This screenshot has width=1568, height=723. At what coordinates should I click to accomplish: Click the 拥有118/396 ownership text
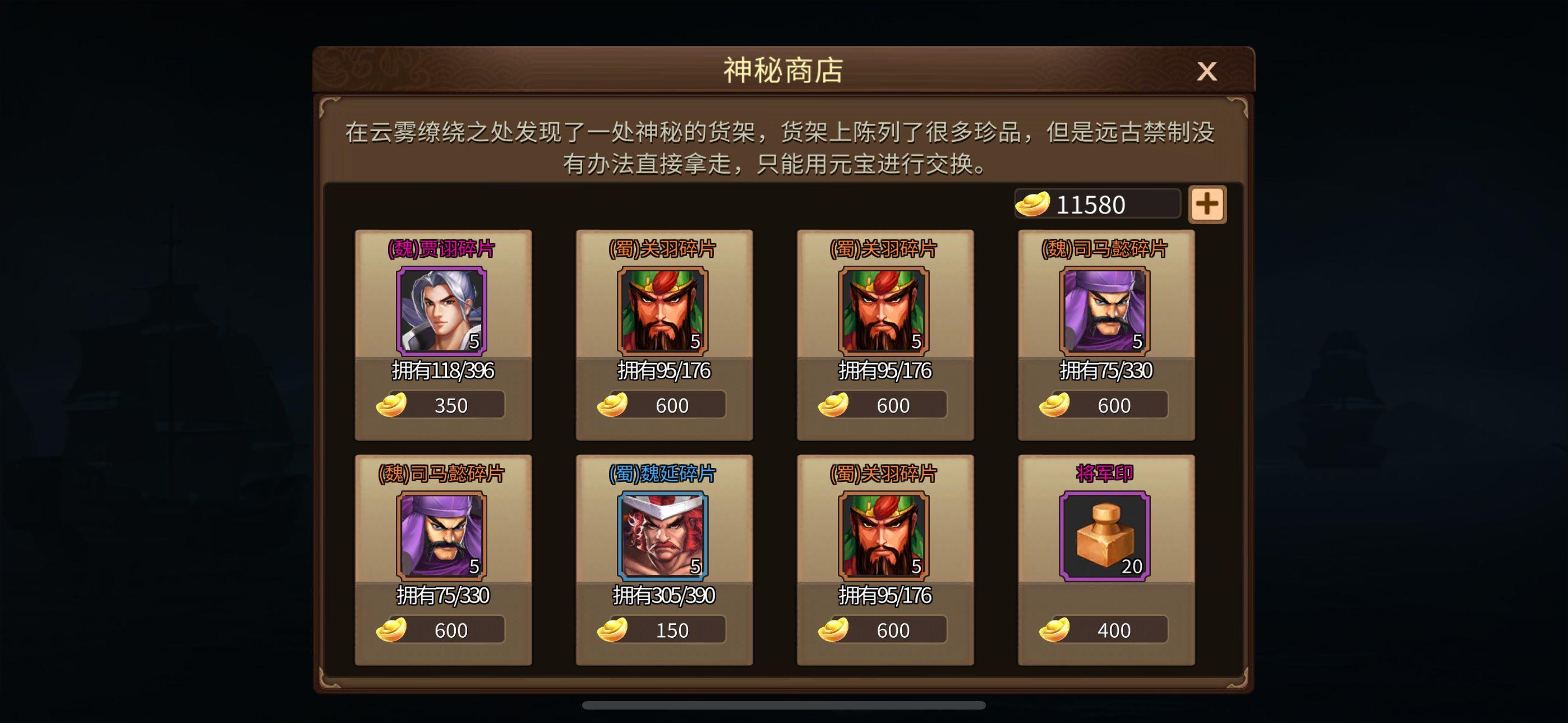pos(442,370)
